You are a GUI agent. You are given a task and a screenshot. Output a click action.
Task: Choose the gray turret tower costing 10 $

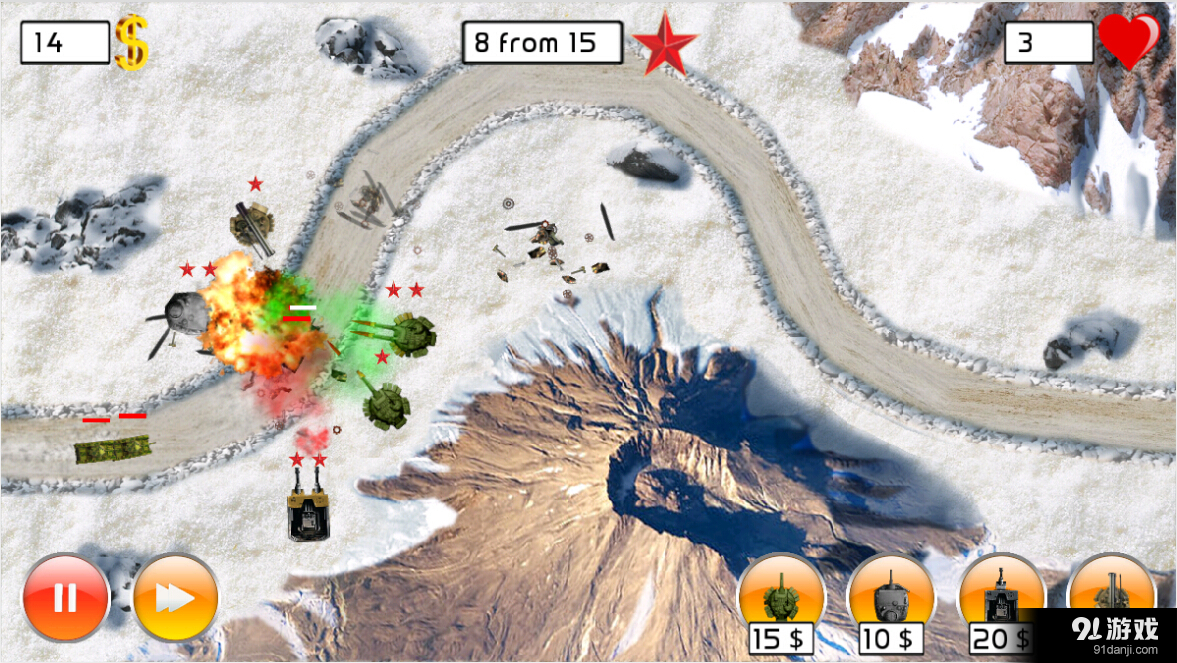tap(890, 597)
